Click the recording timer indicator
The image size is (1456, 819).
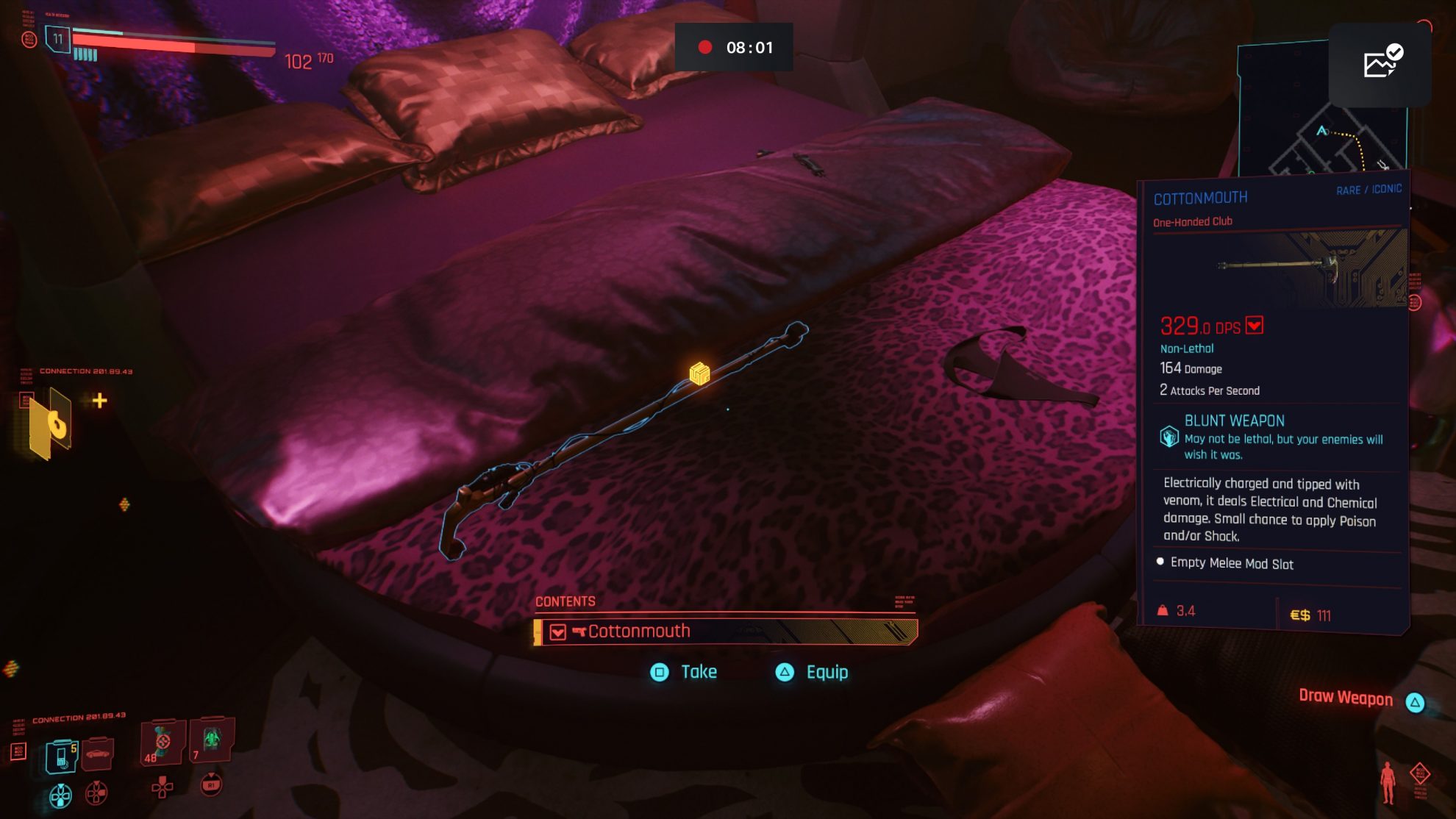pos(734,48)
